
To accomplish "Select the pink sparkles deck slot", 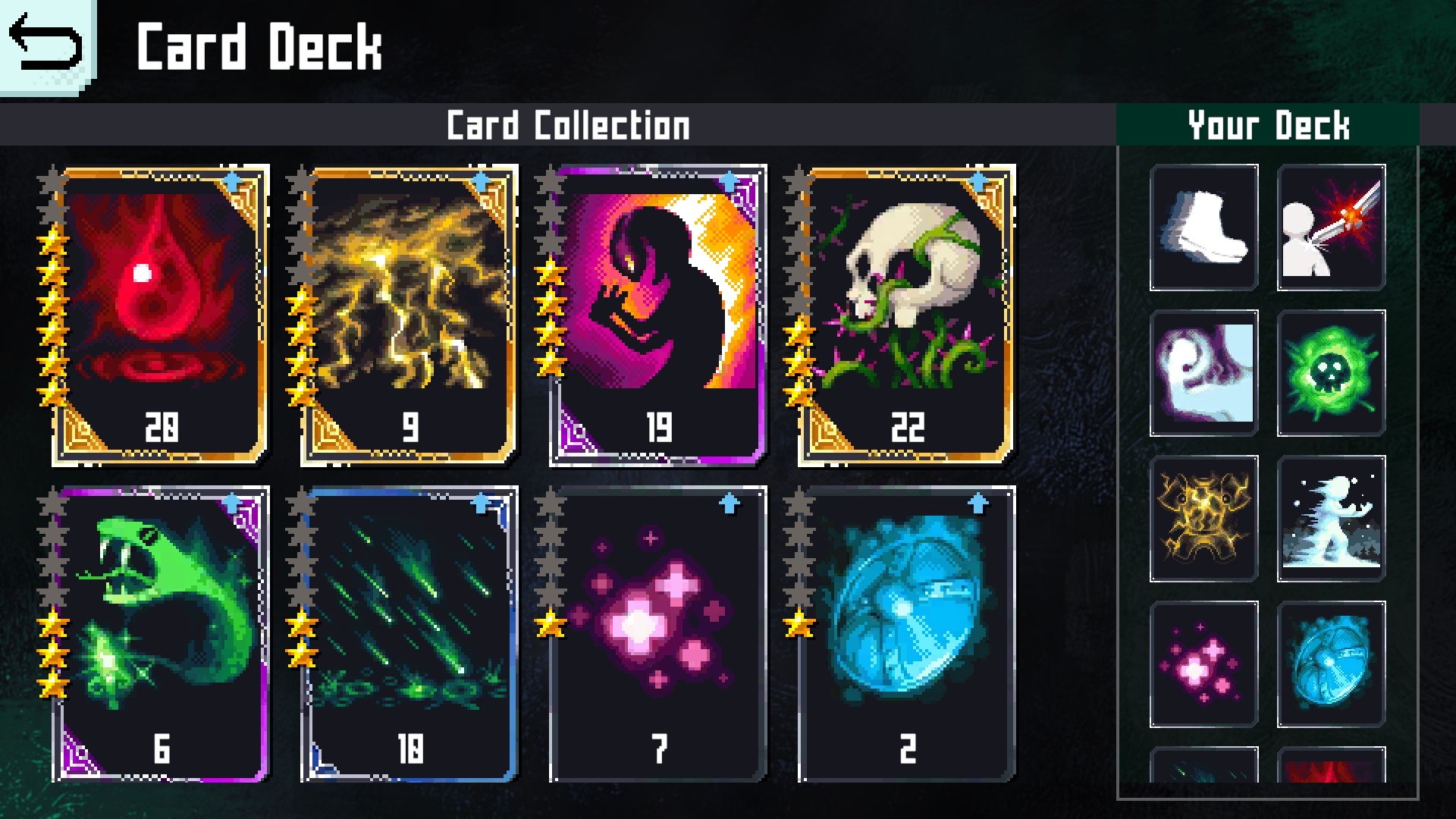I will 1204,664.
